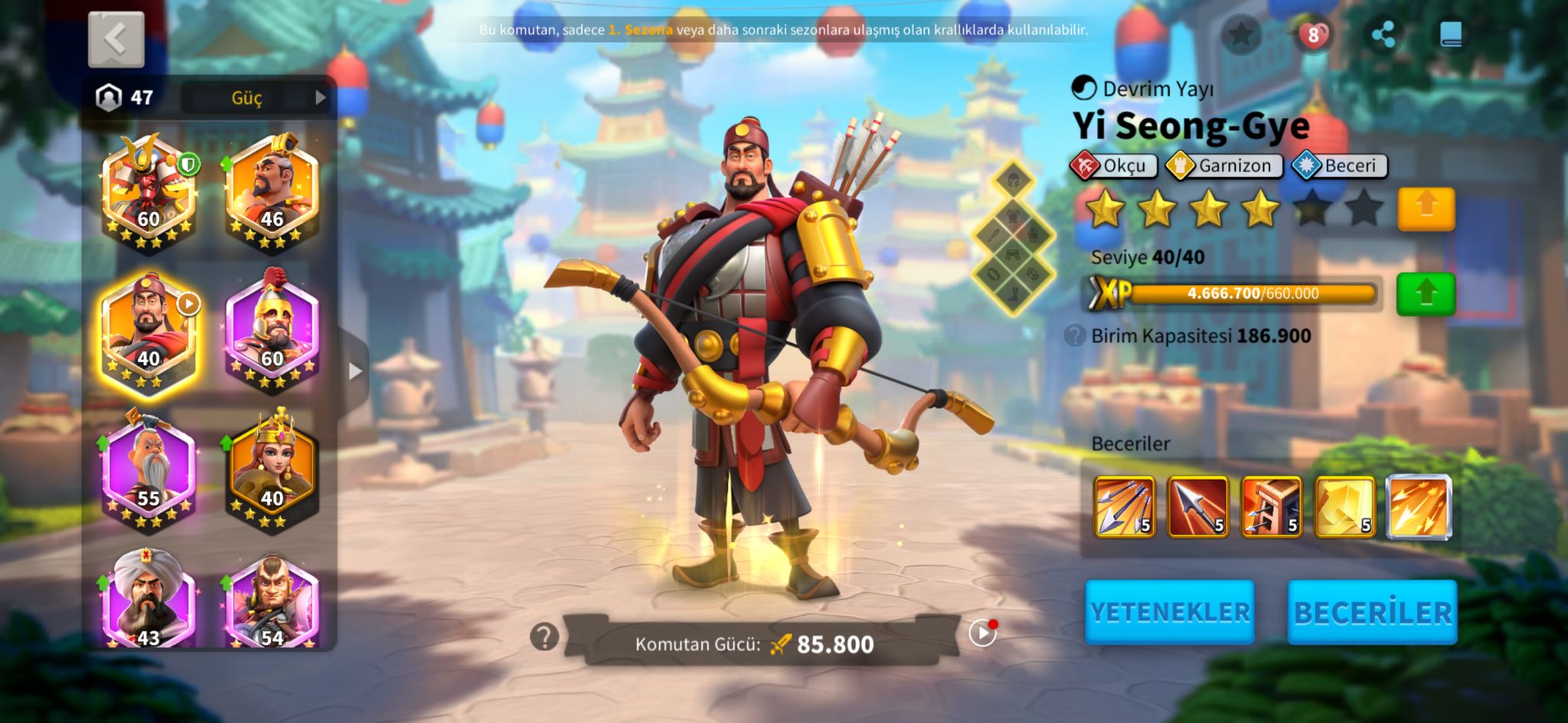The width and height of the screenshot is (1568, 723).
Task: Open the share button
Action: 1383,34
